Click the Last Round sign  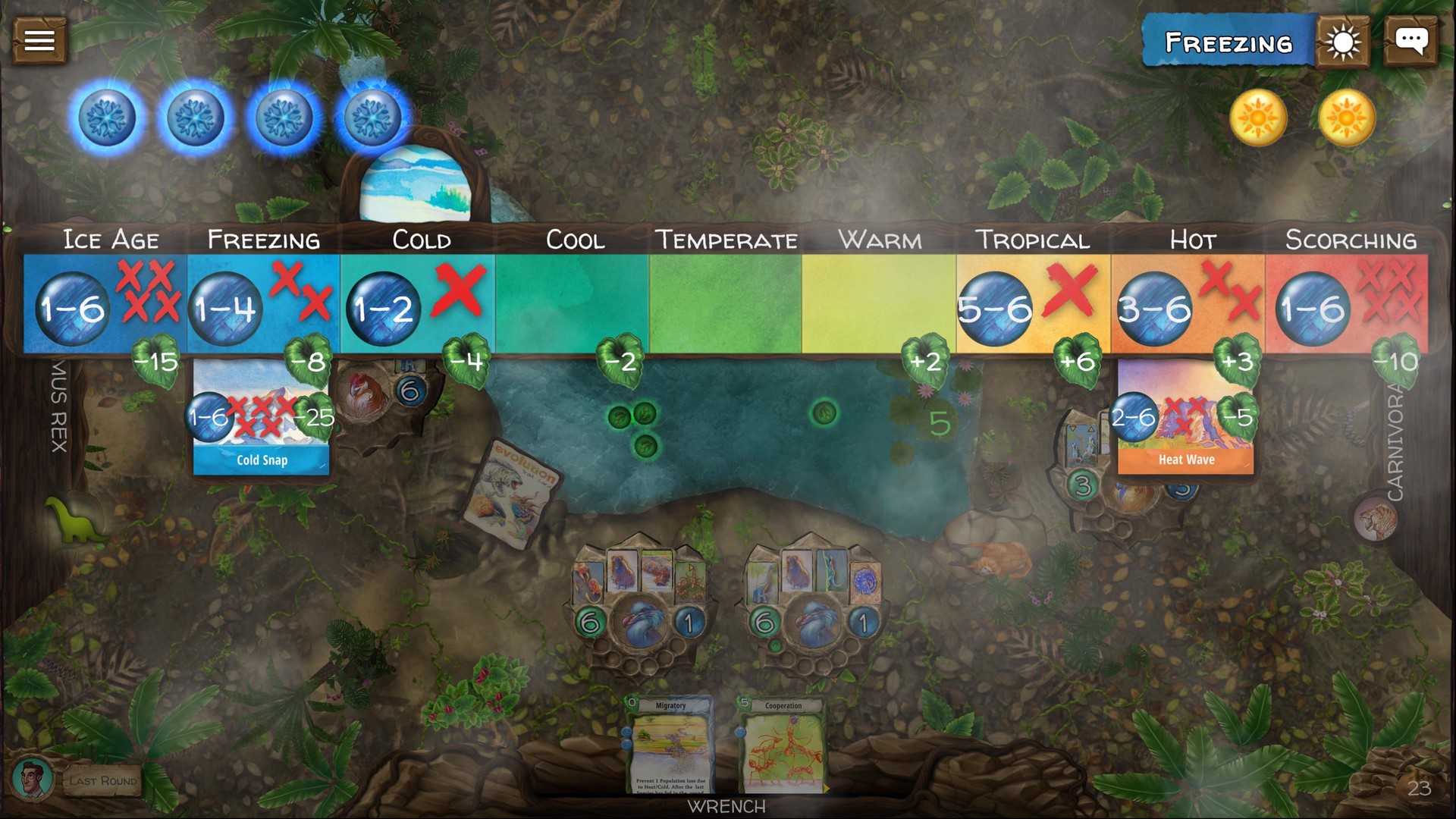[102, 780]
